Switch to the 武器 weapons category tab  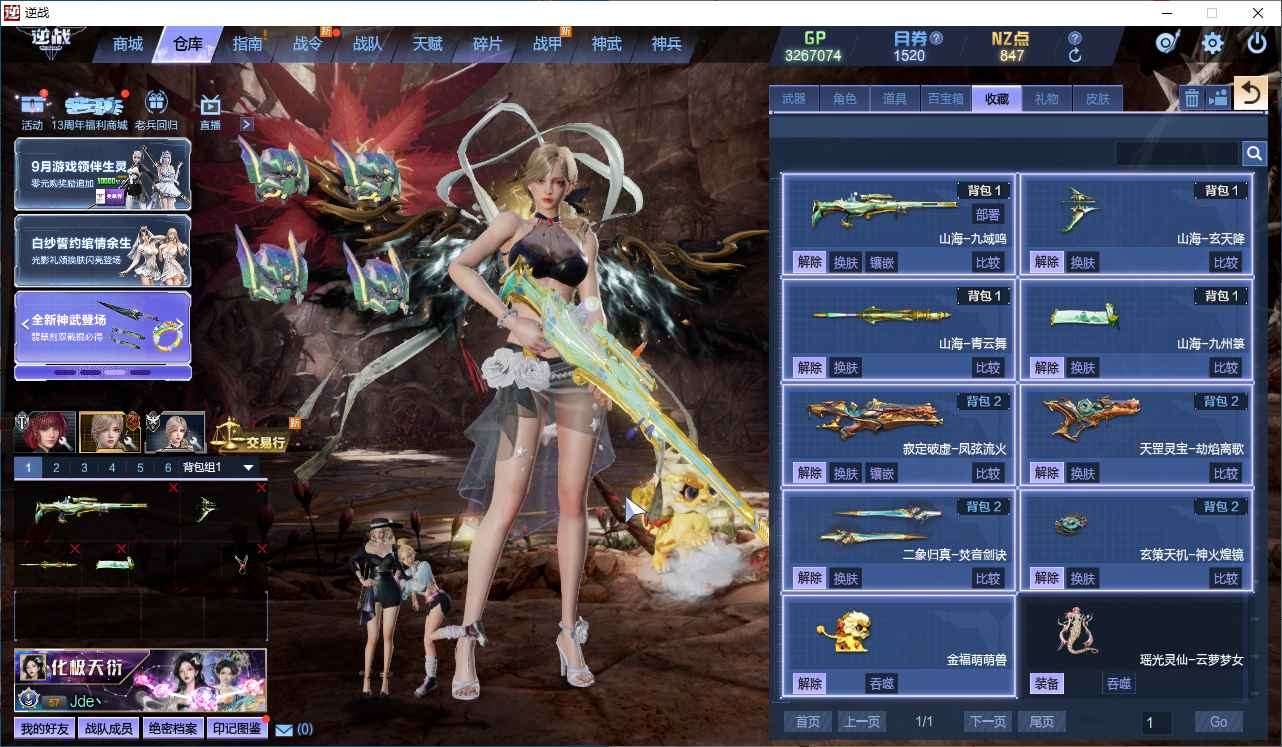794,98
